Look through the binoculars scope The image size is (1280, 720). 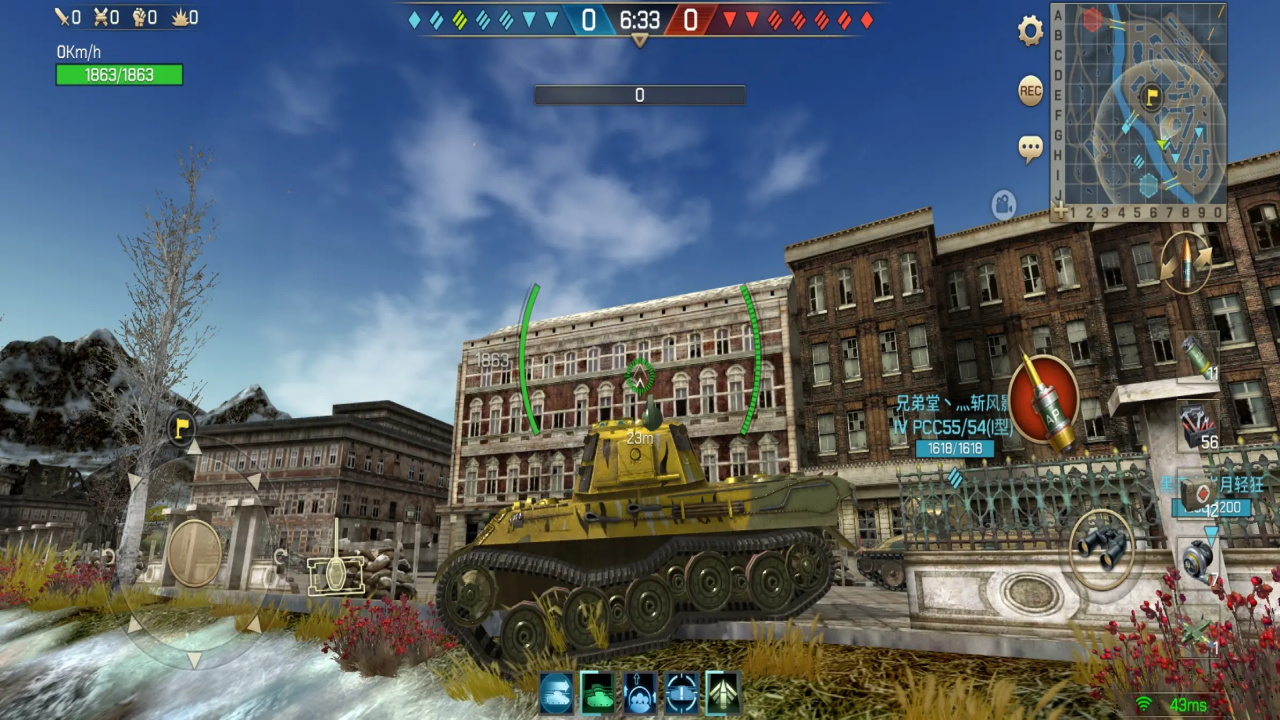[x=1102, y=548]
